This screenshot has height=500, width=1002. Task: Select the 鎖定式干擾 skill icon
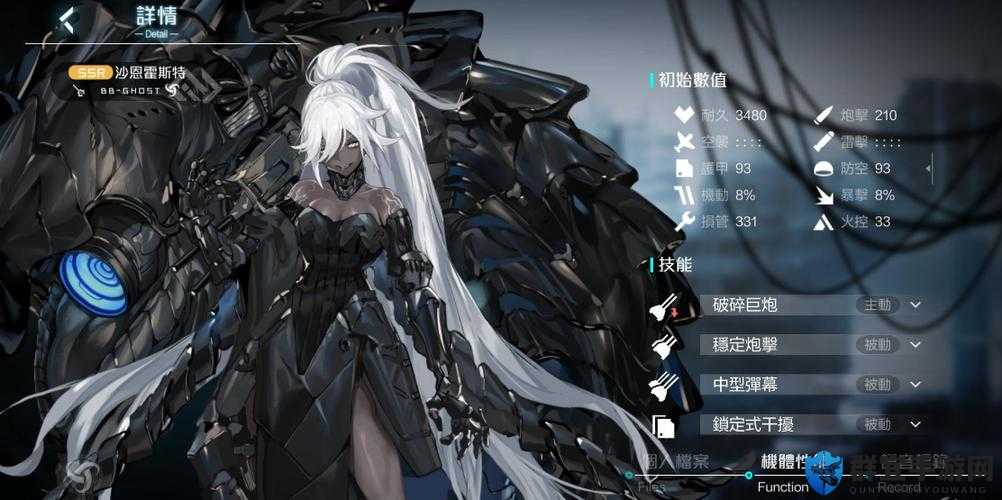664,425
